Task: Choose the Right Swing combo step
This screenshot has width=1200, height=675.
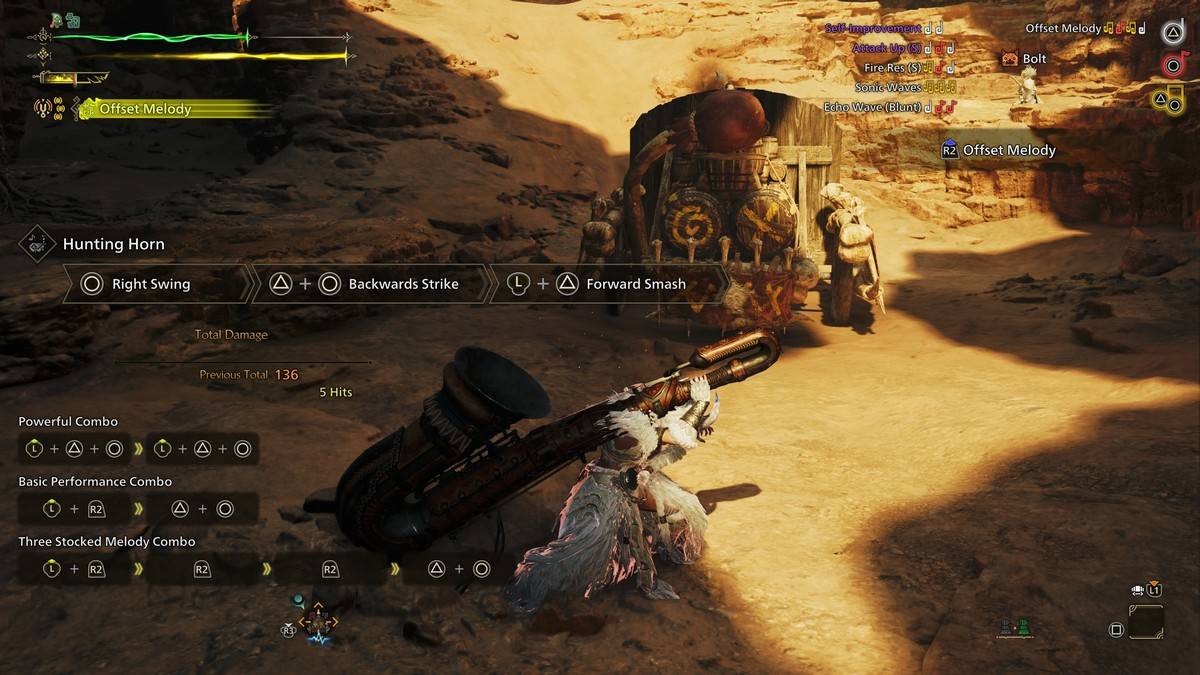Action: pyautogui.click(x=150, y=284)
